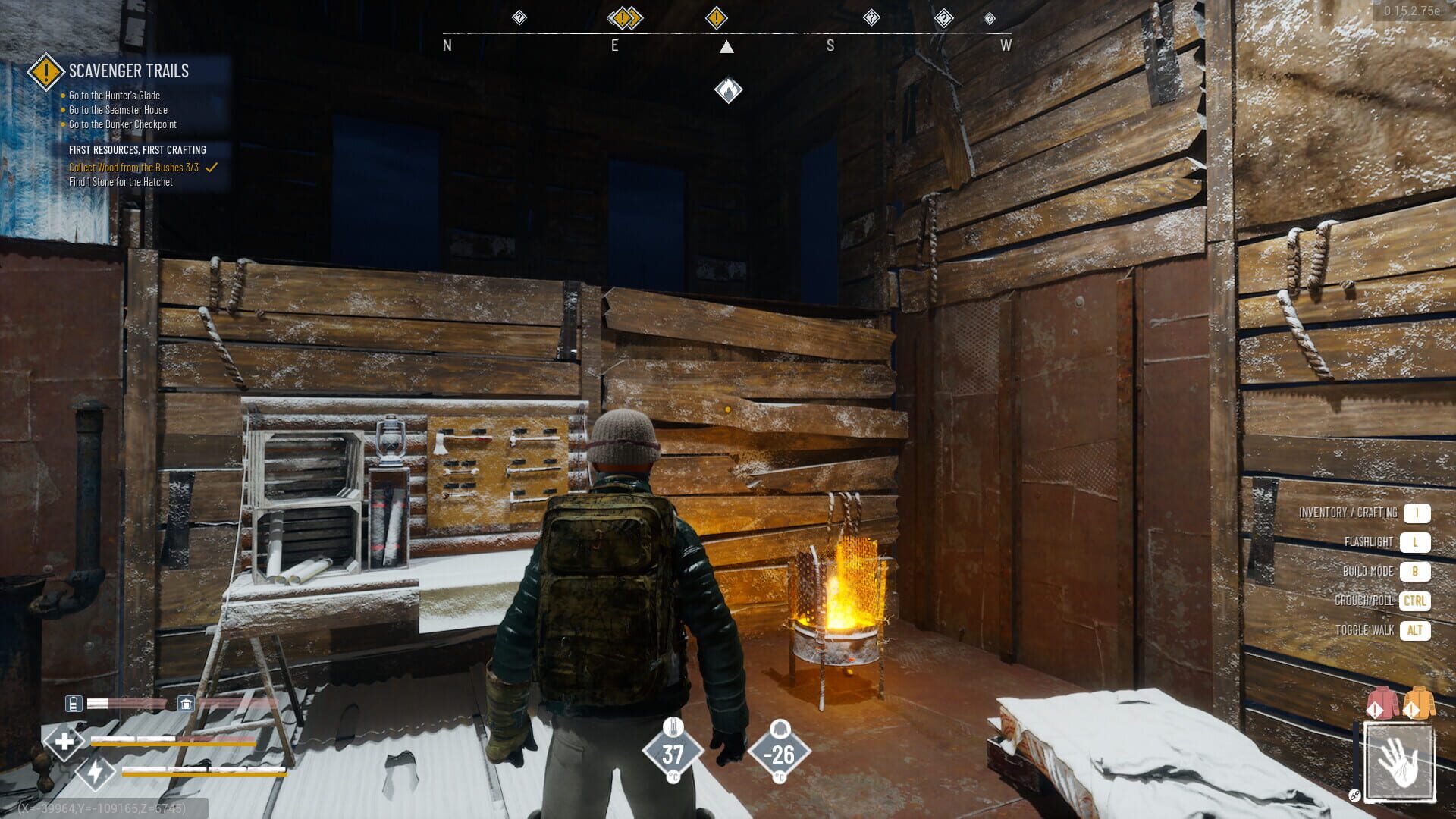Screen dimensions: 1456x819
Task: Toggle walk mode via the ALT keybind hint
Action: (1415, 629)
